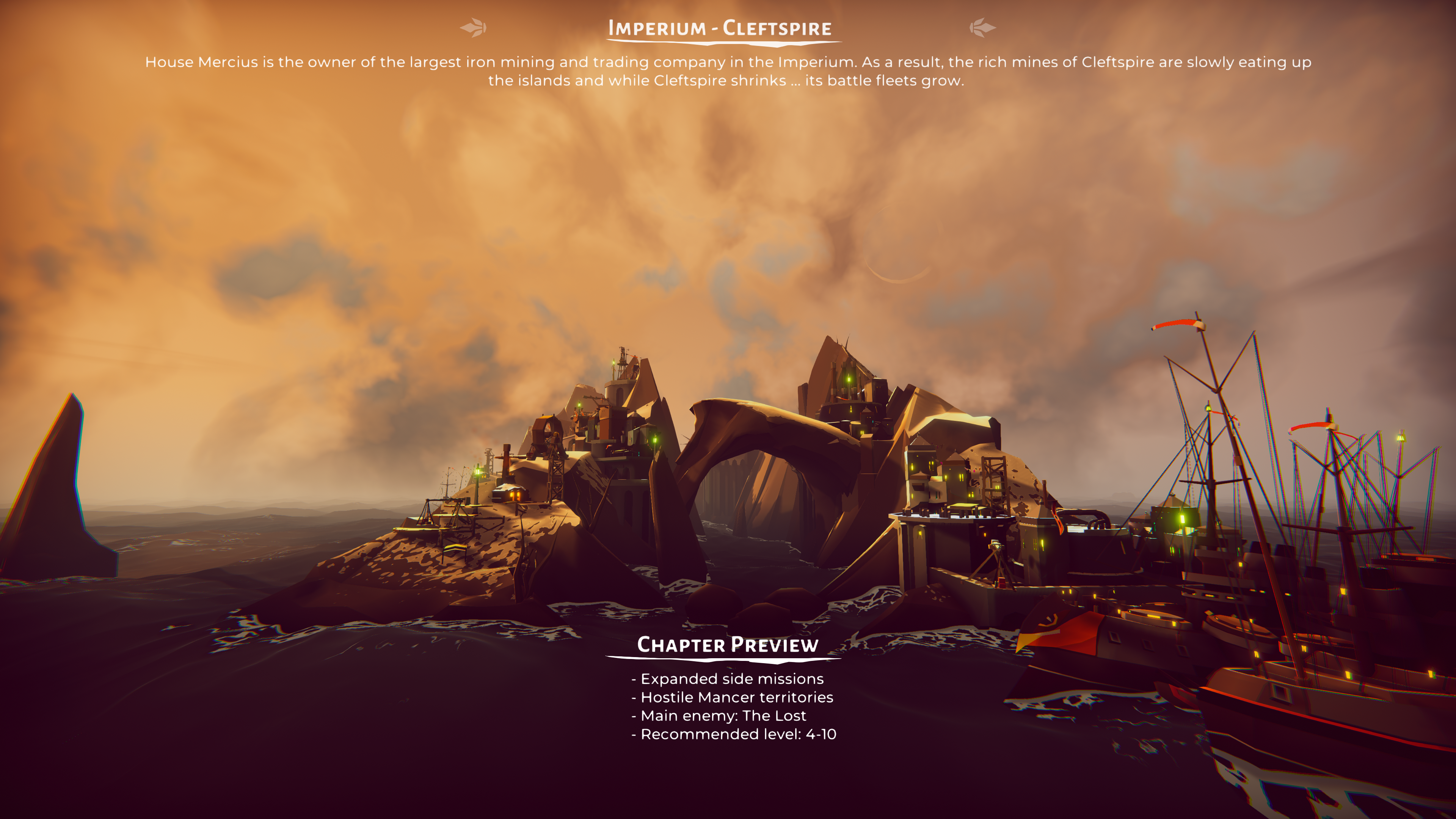
Task: Go to the previous chapter with left arrow
Action: [473, 27]
